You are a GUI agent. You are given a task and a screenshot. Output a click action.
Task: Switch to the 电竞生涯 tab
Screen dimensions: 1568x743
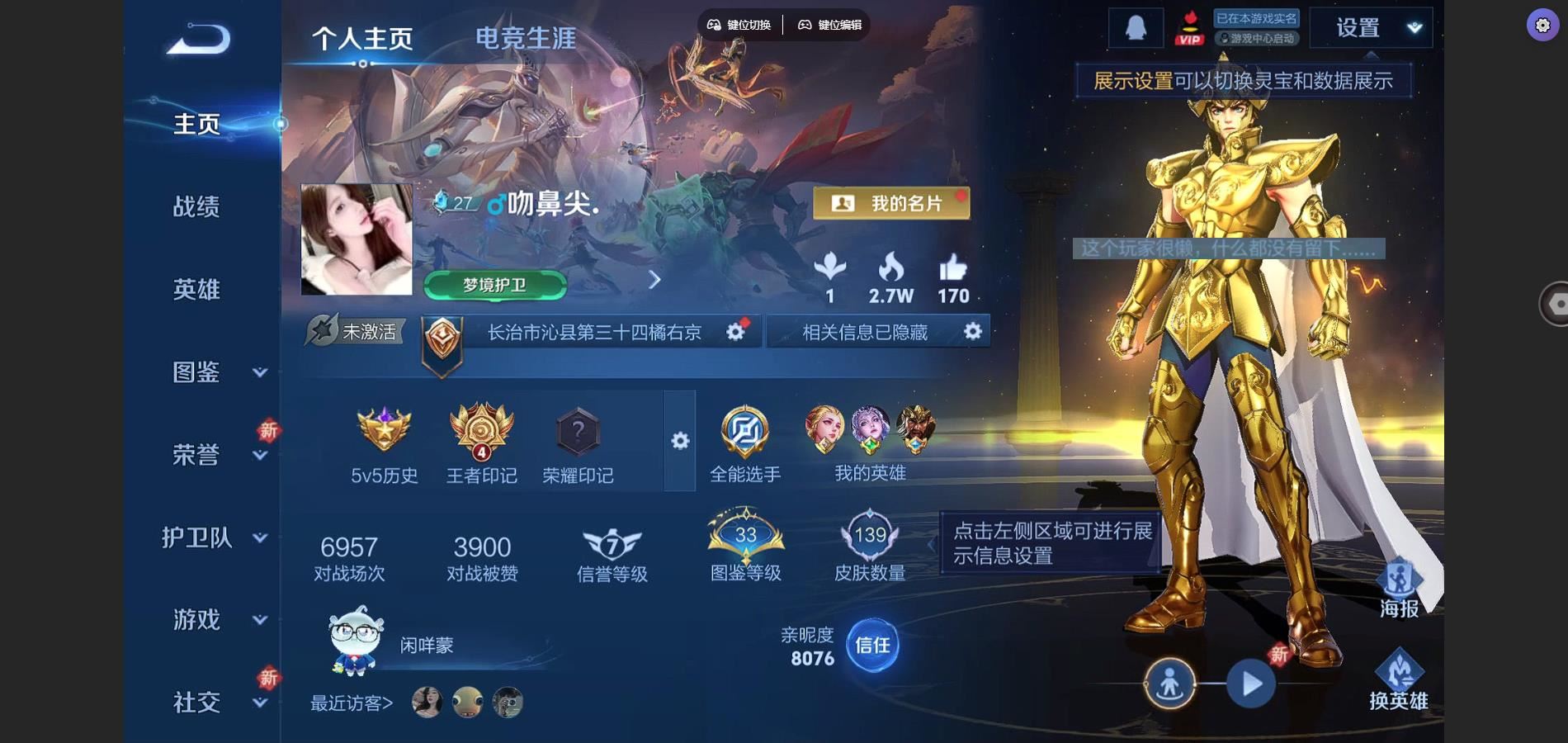point(526,38)
